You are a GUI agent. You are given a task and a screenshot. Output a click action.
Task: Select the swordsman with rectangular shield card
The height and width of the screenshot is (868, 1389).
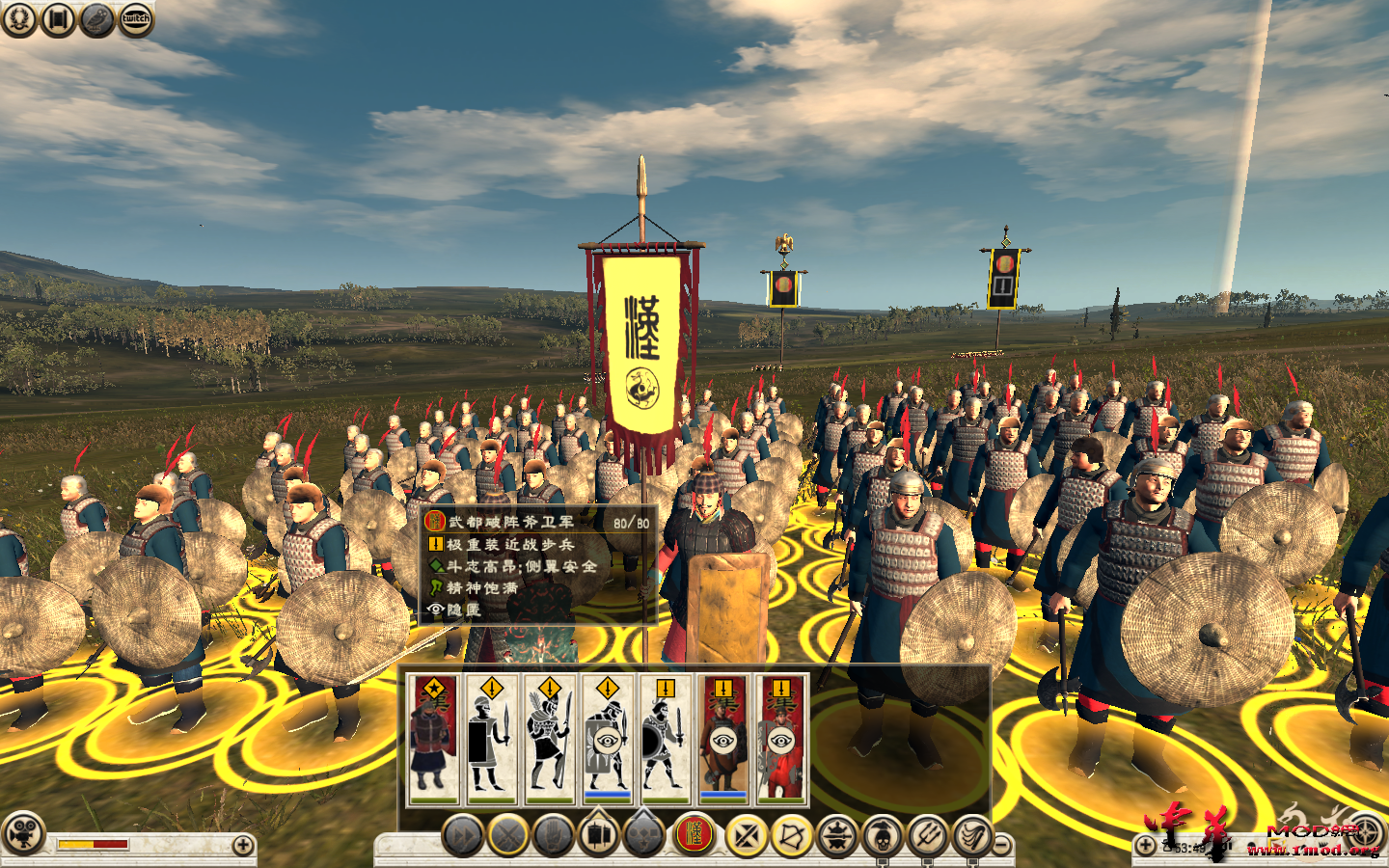tap(492, 739)
